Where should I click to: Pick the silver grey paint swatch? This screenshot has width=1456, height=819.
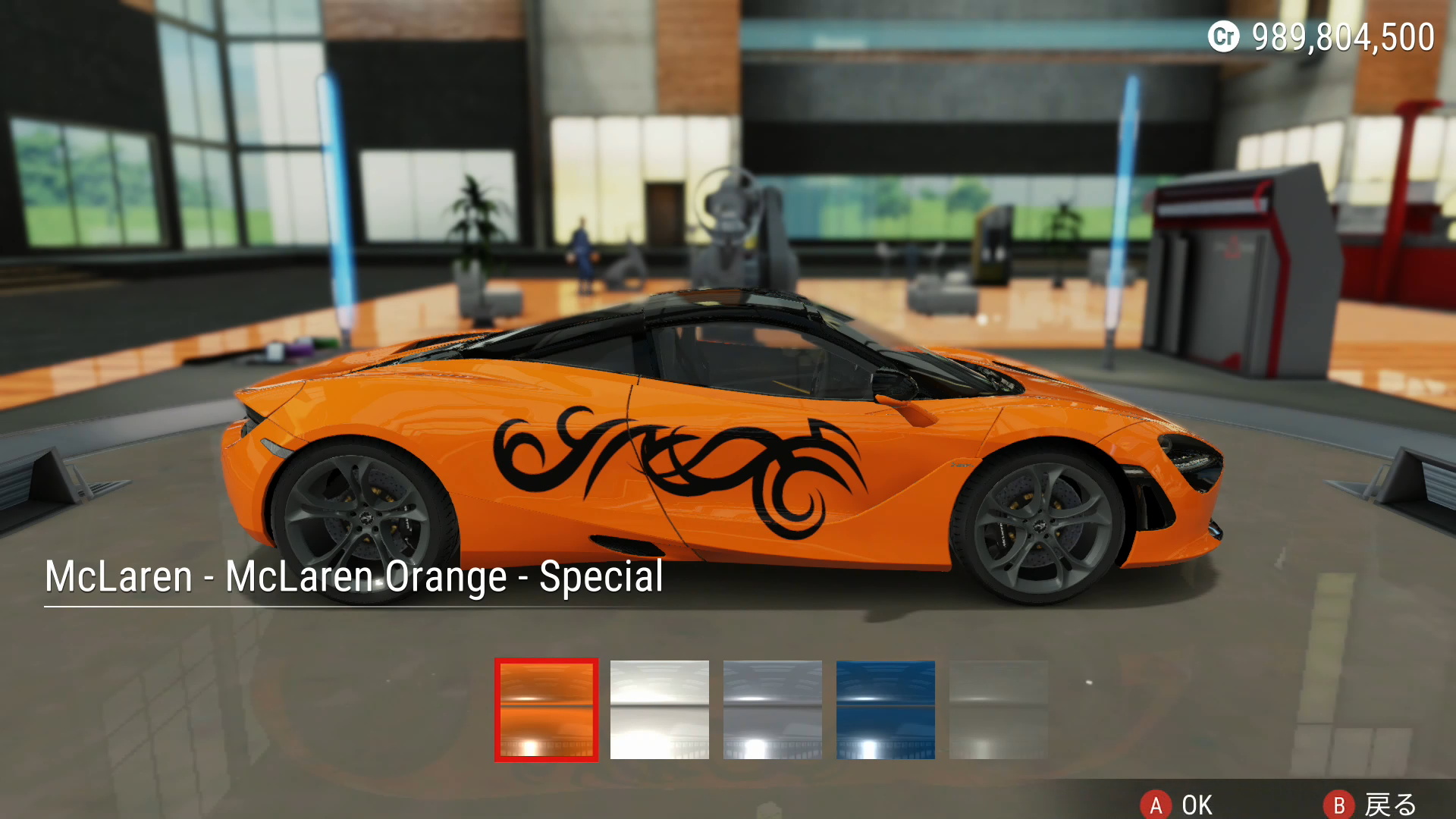point(772,710)
